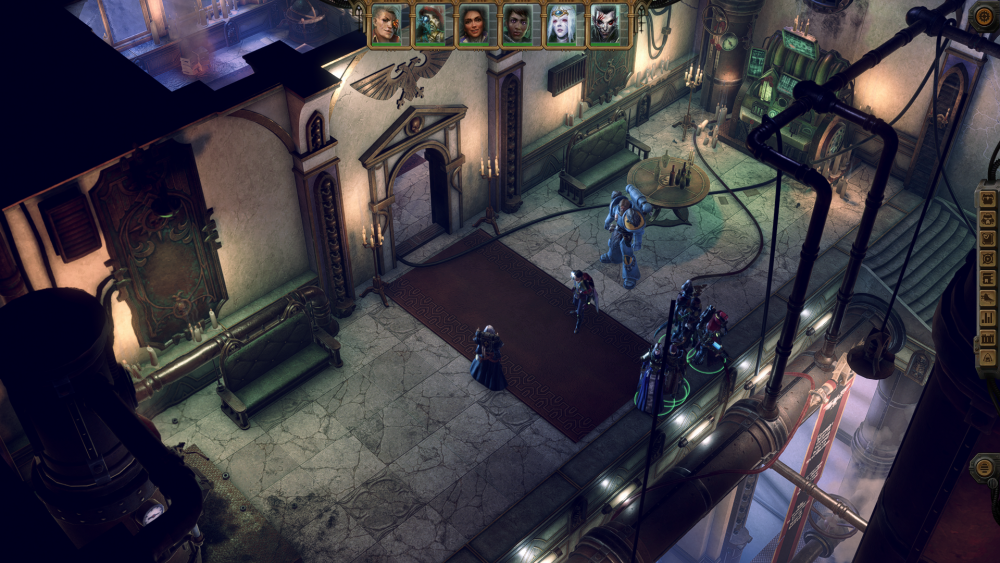Open the voidship icon in side menu

pos(987,298)
